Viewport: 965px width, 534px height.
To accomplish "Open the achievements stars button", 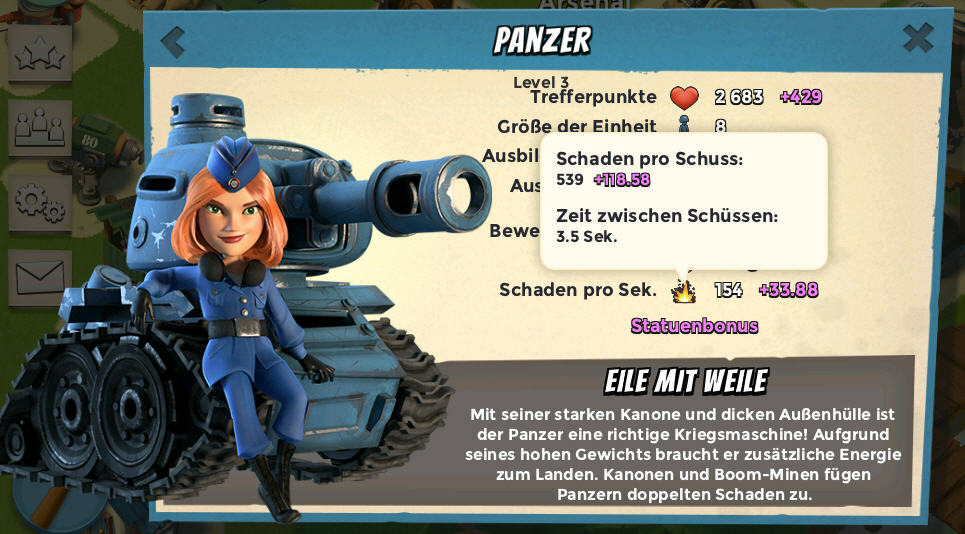I will point(40,54).
